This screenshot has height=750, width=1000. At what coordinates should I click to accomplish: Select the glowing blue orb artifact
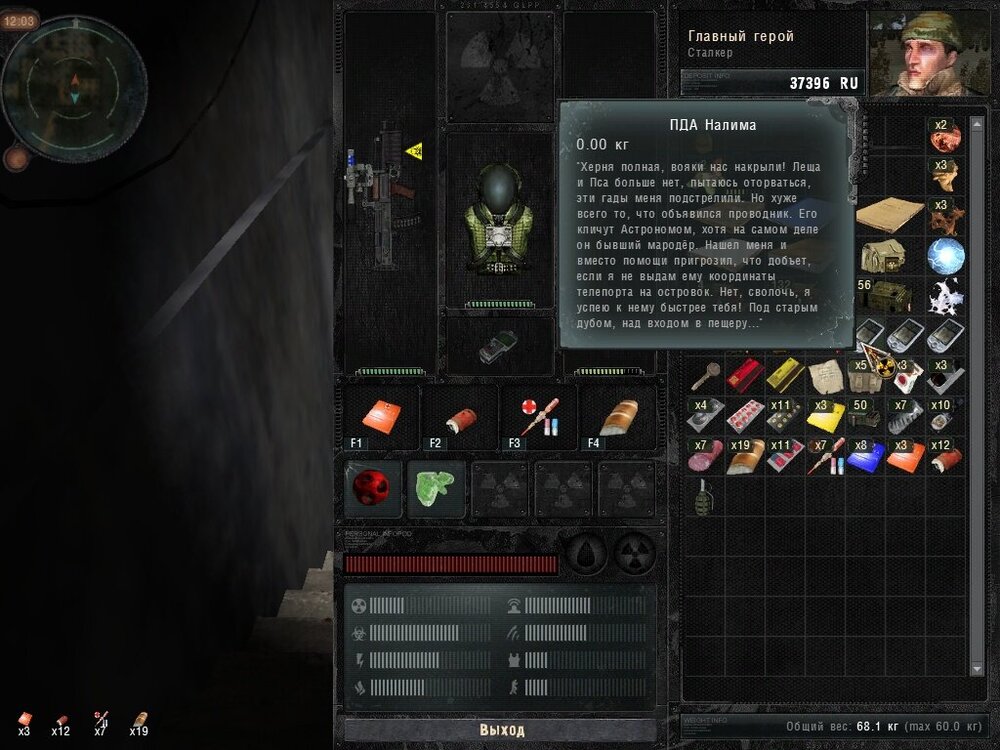(945, 255)
